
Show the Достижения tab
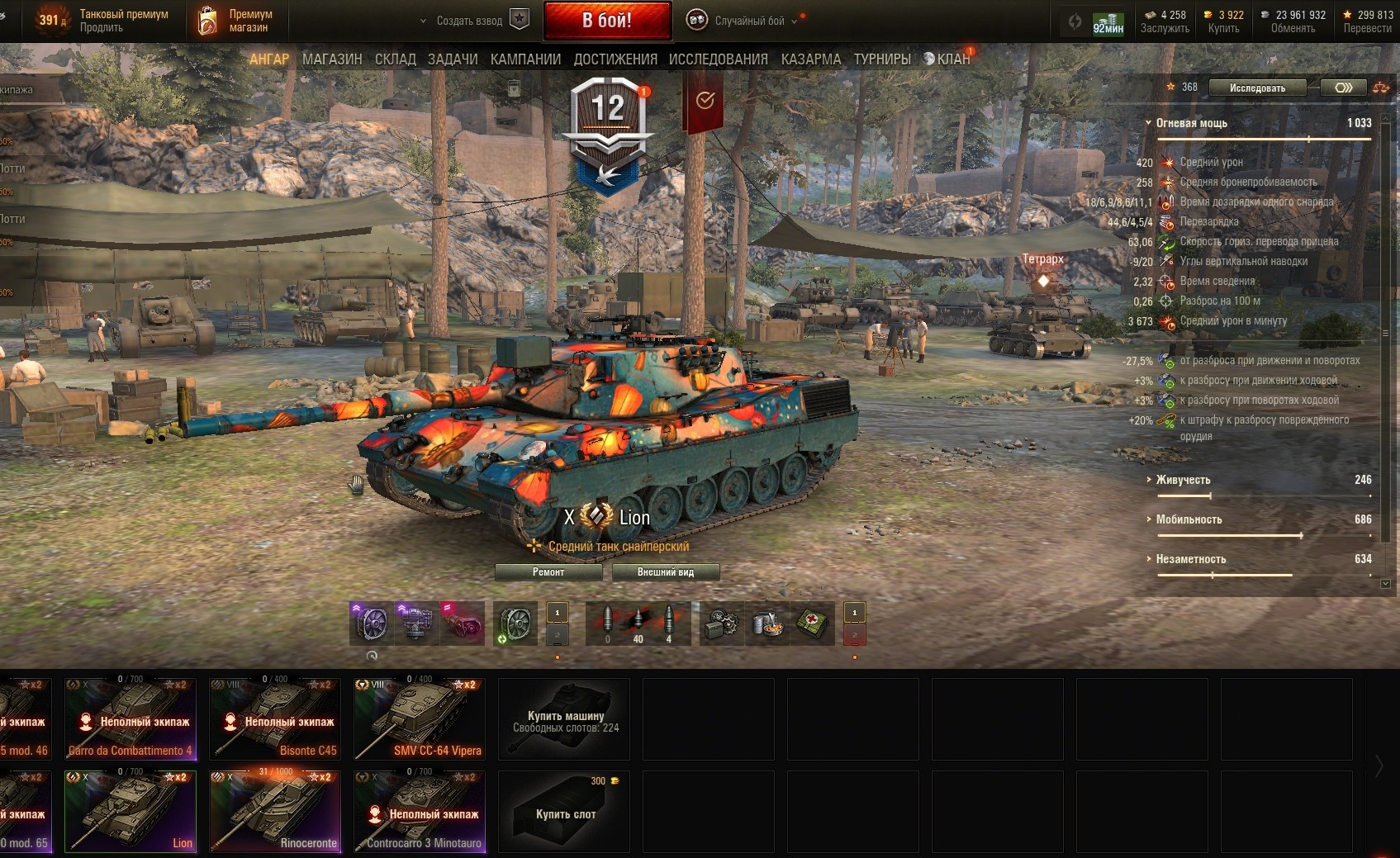pos(615,59)
